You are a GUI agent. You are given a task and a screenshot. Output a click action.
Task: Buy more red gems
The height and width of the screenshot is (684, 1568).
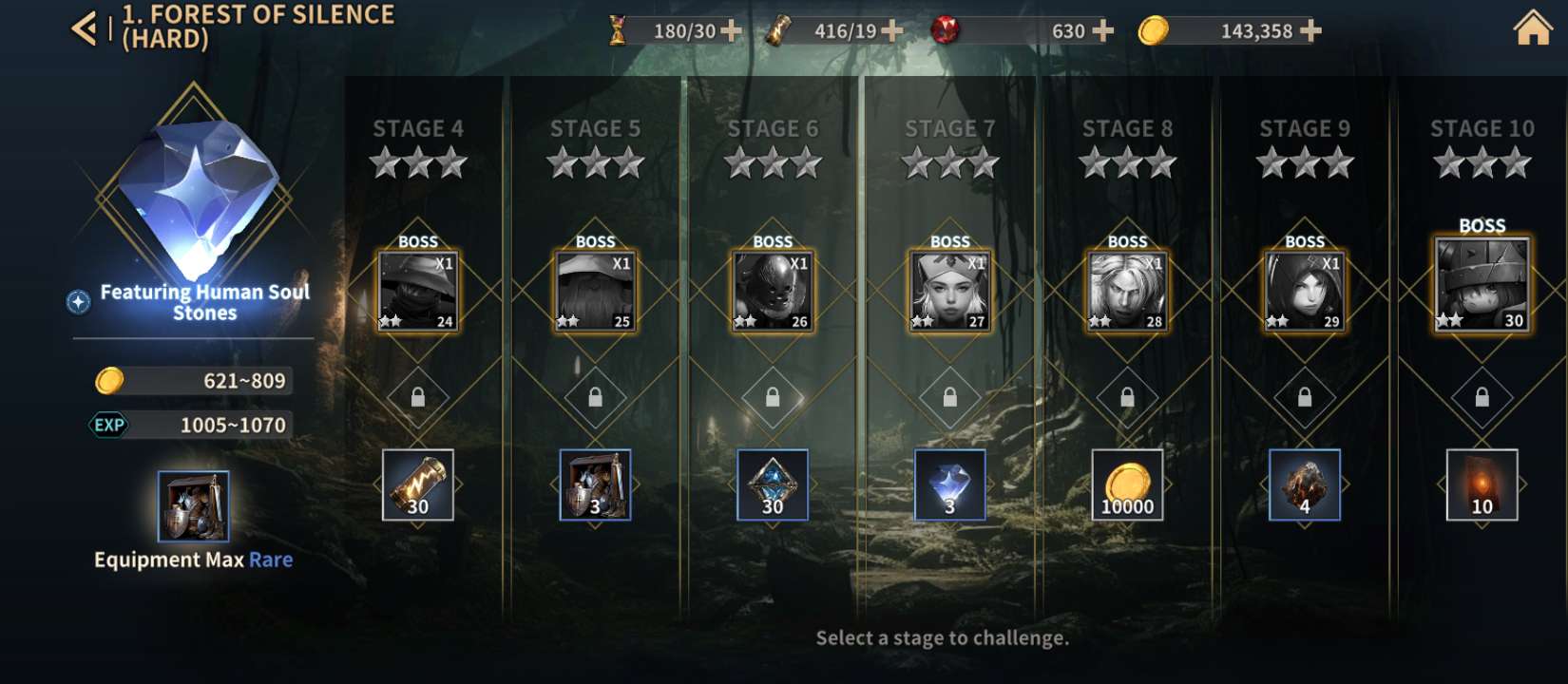click(1102, 31)
